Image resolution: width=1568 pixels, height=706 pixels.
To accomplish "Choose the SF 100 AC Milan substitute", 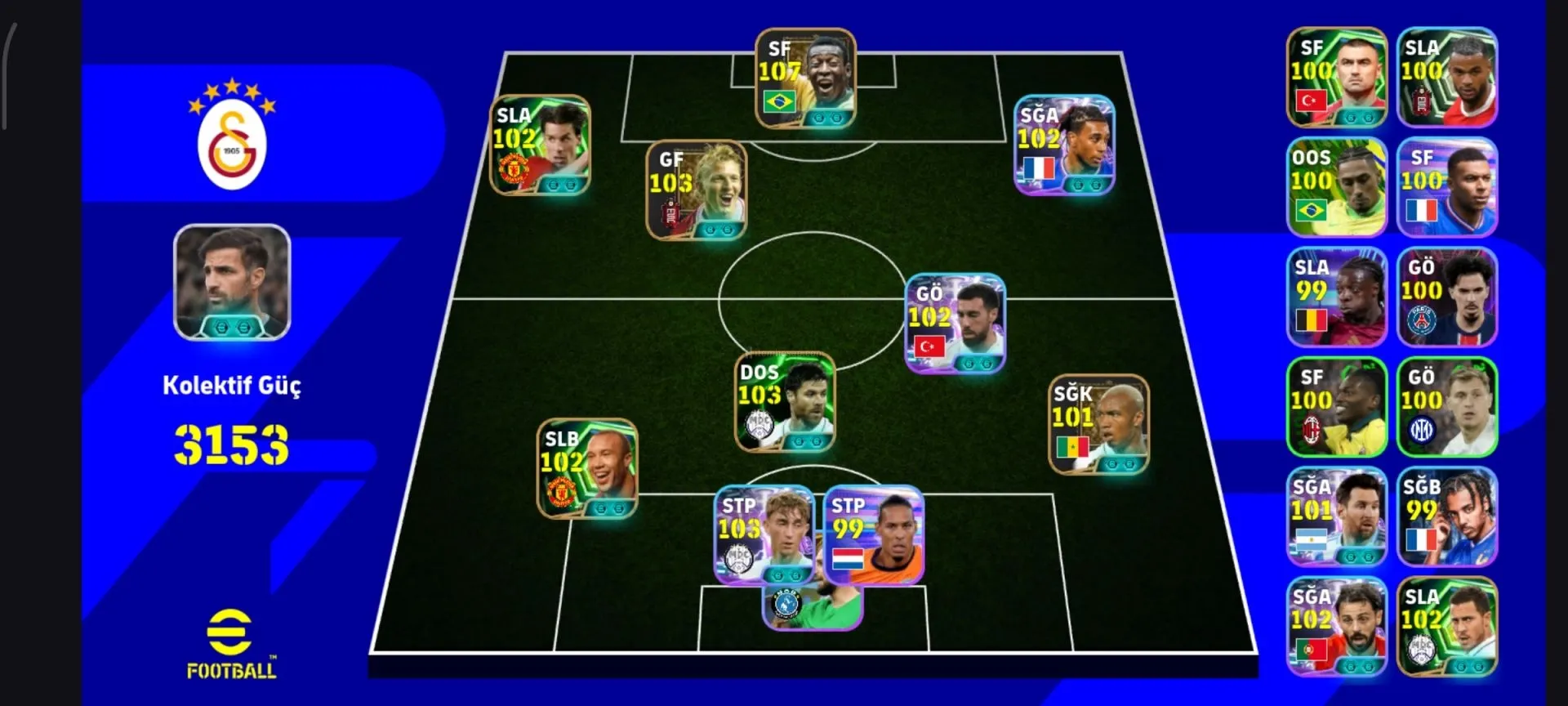I will 1337,407.
